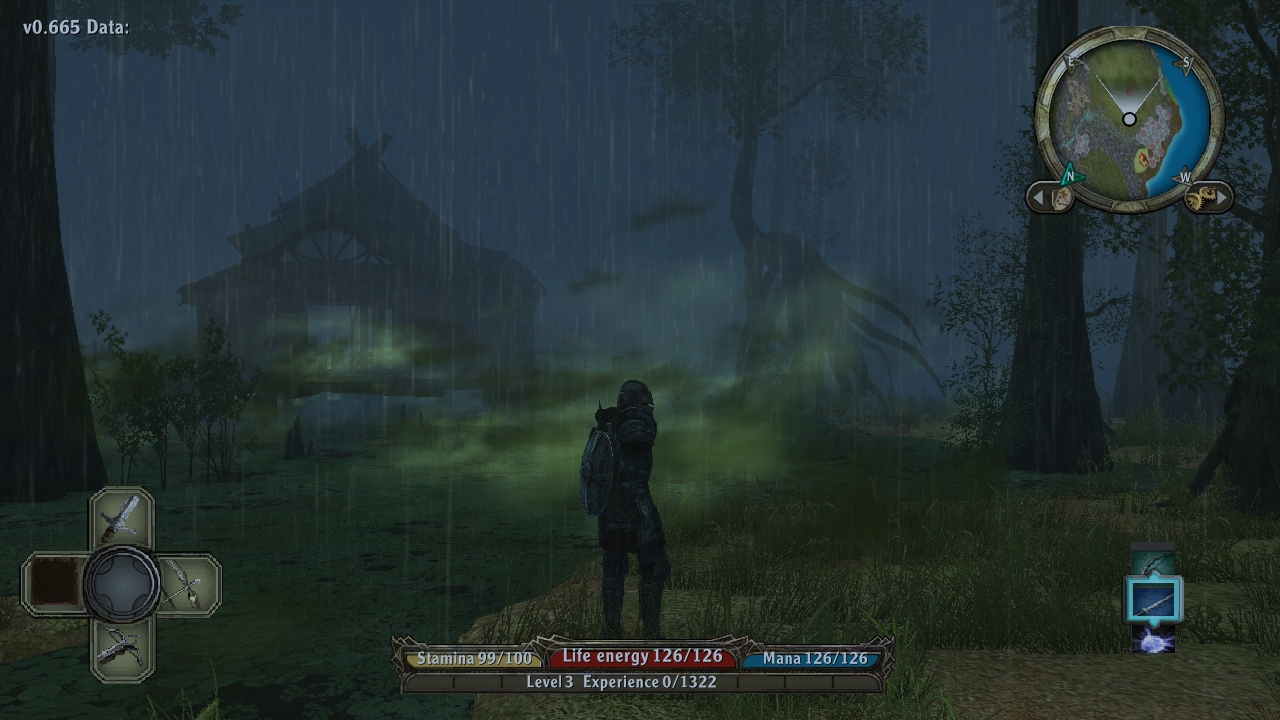Open the circular minimap

1129,119
